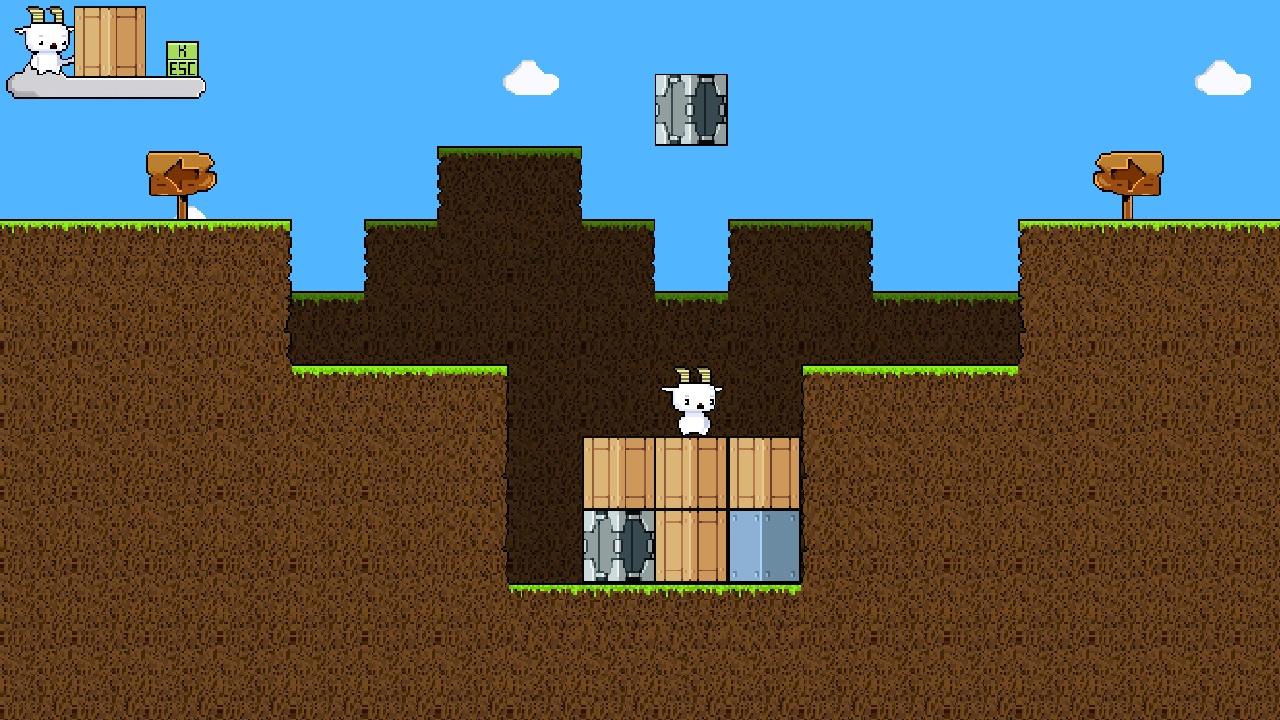This screenshot has height=720, width=1280.
Task: Click the floating metal block in the sky
Action: pos(691,110)
